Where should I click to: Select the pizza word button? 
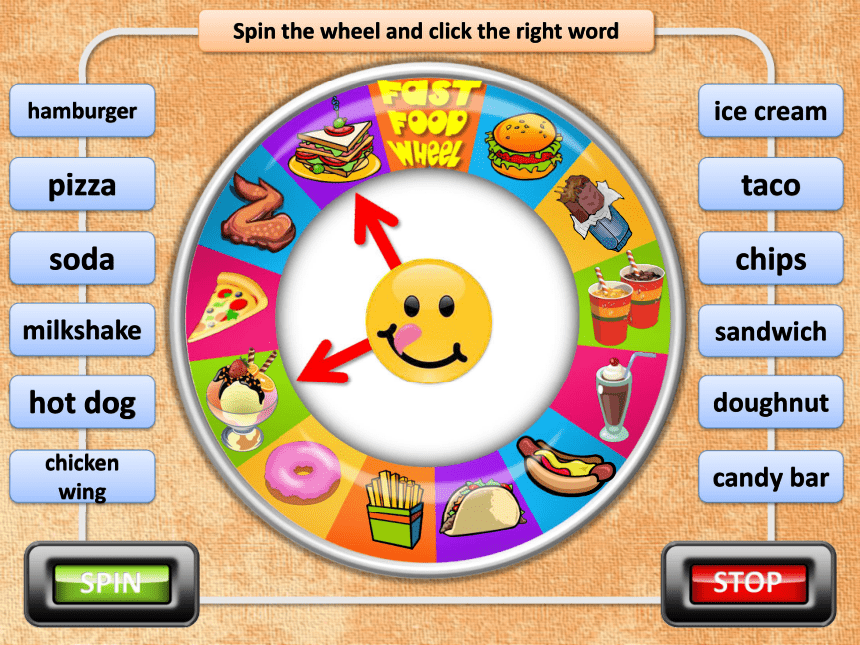click(83, 185)
